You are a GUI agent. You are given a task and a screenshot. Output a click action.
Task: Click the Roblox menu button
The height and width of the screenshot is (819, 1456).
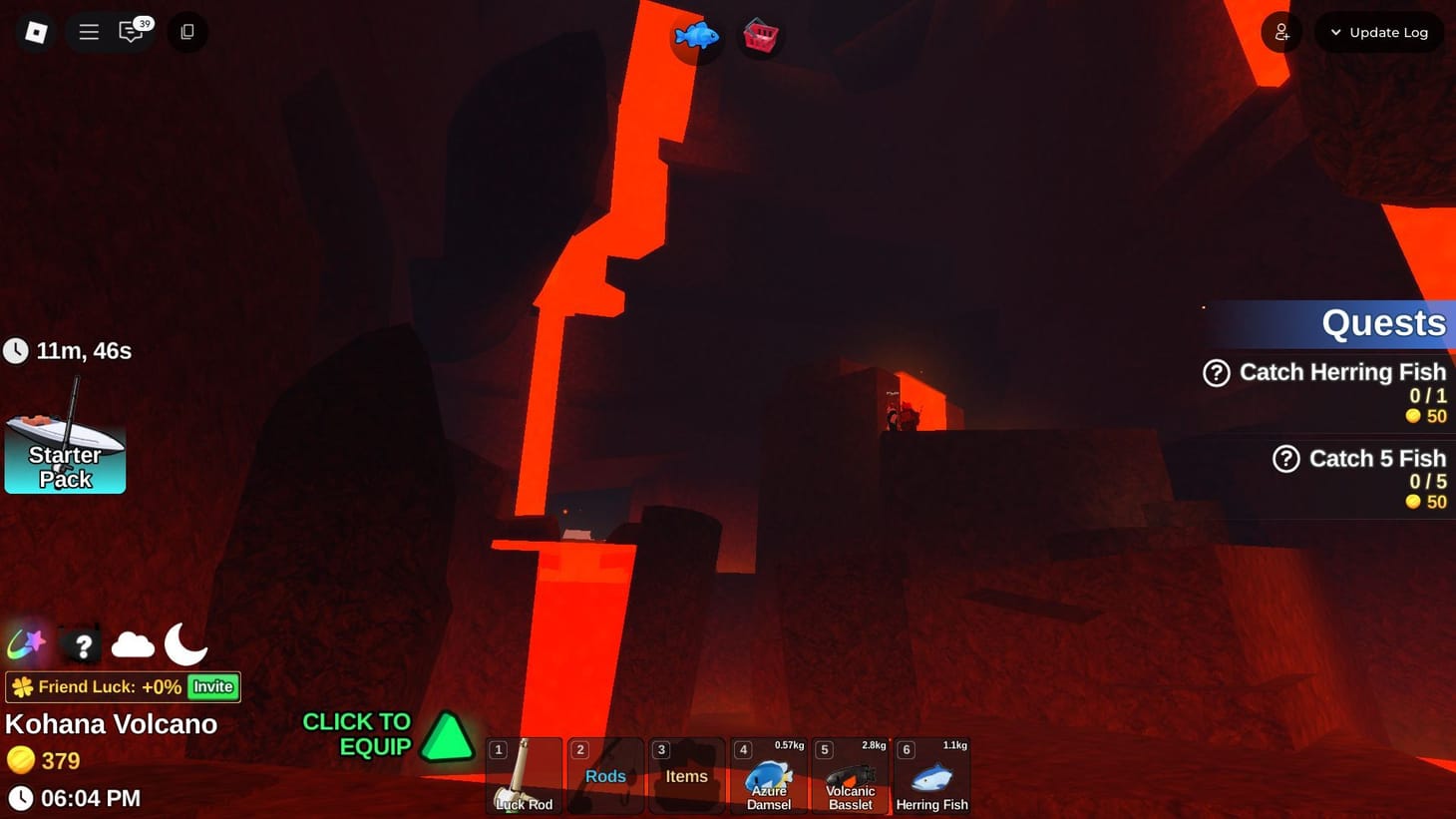(x=88, y=31)
